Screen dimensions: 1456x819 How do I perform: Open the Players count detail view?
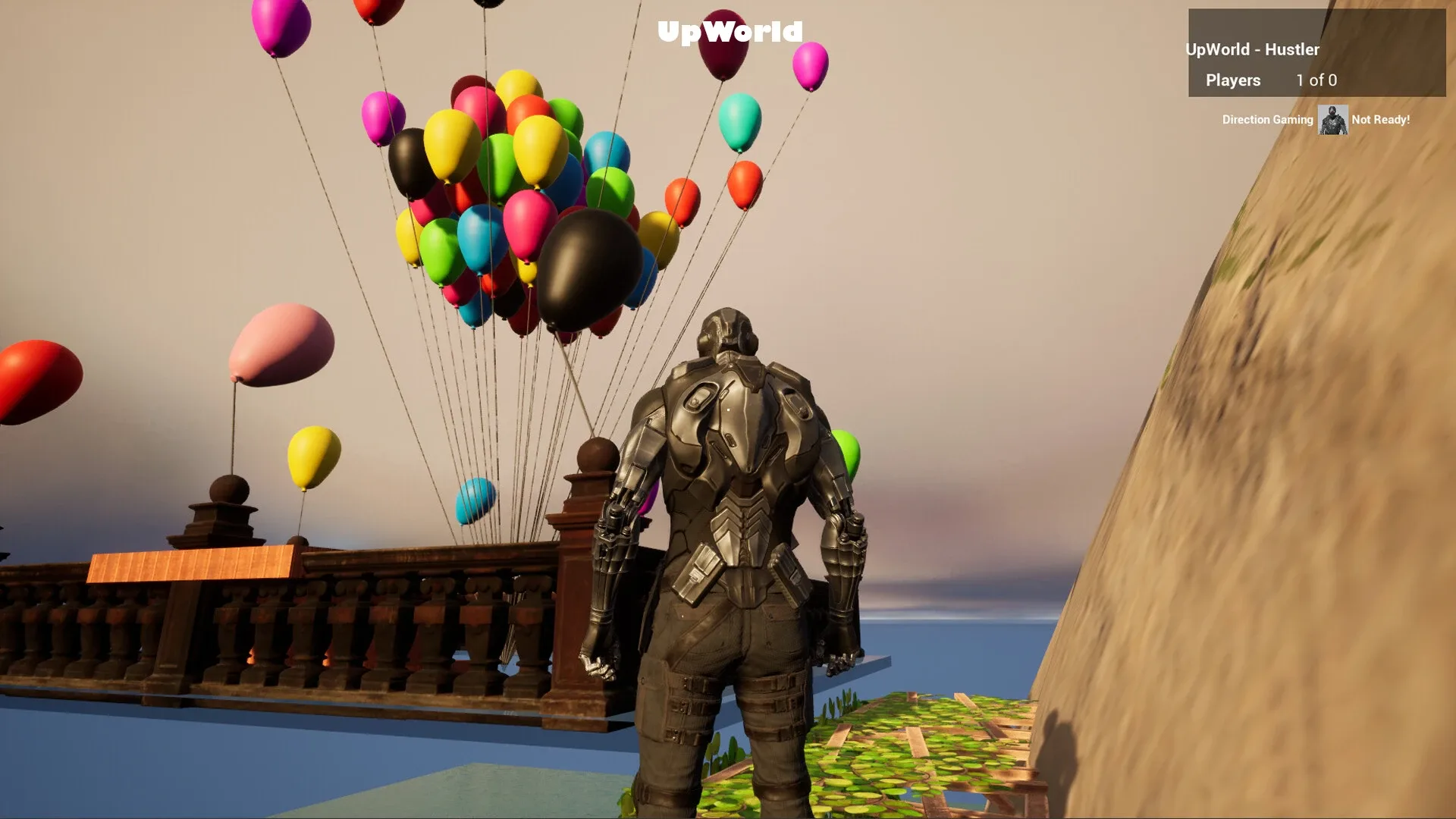tap(1316, 80)
